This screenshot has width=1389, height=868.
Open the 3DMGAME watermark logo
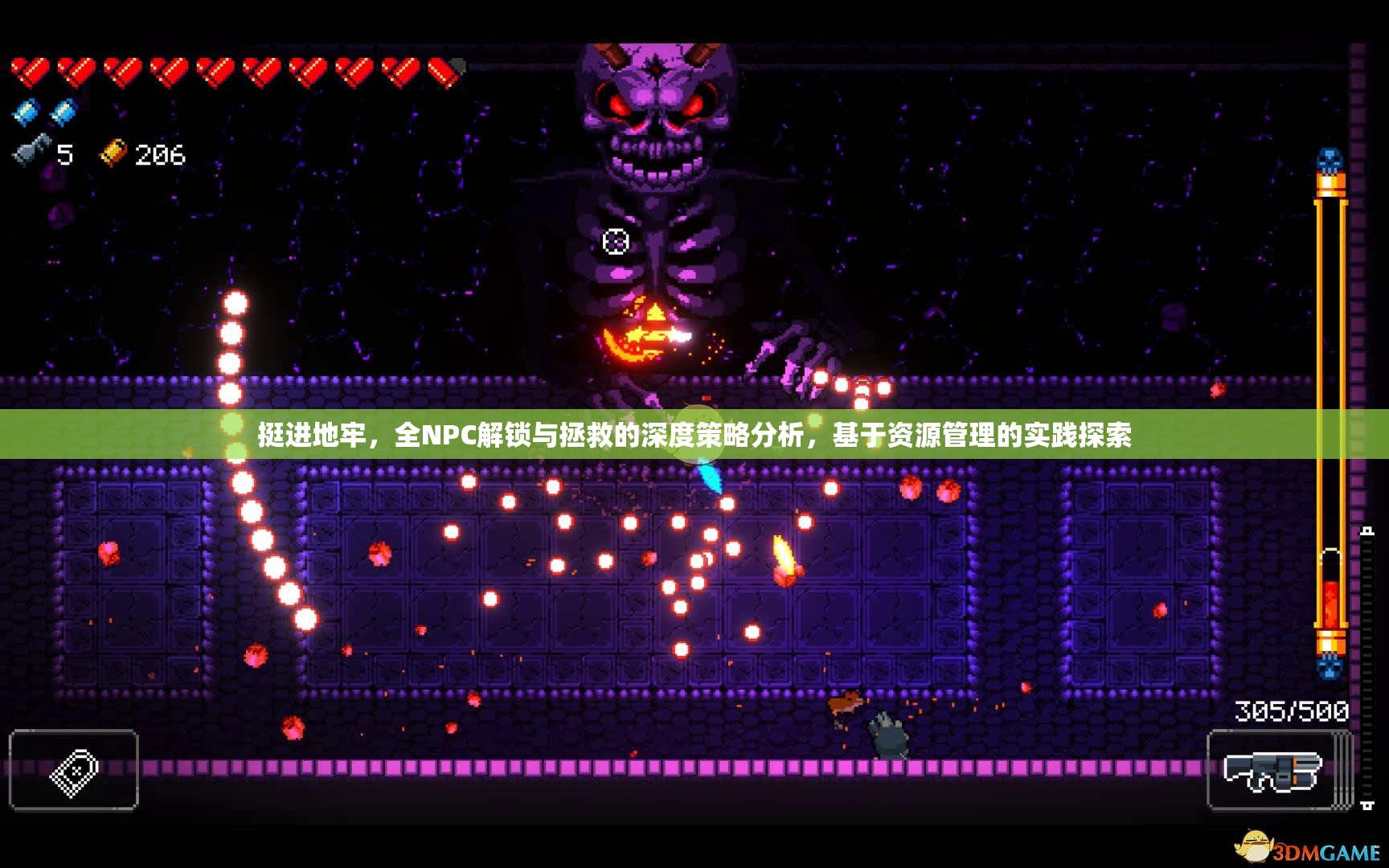point(1309,850)
